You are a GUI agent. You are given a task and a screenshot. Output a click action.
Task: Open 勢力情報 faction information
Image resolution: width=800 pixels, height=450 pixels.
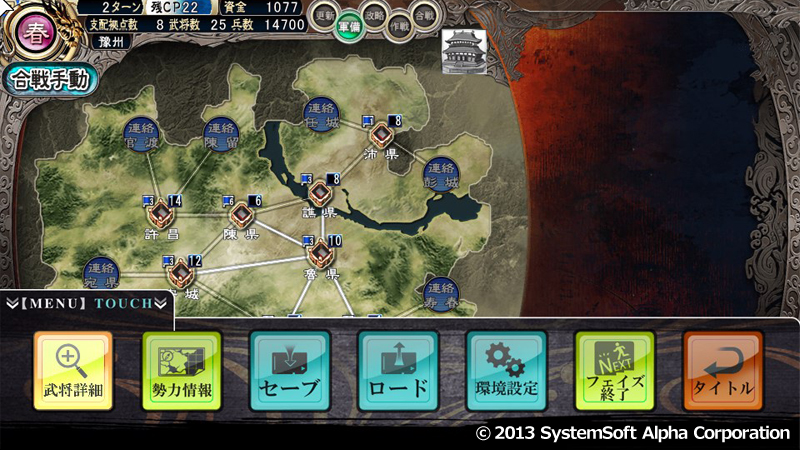tap(181, 370)
